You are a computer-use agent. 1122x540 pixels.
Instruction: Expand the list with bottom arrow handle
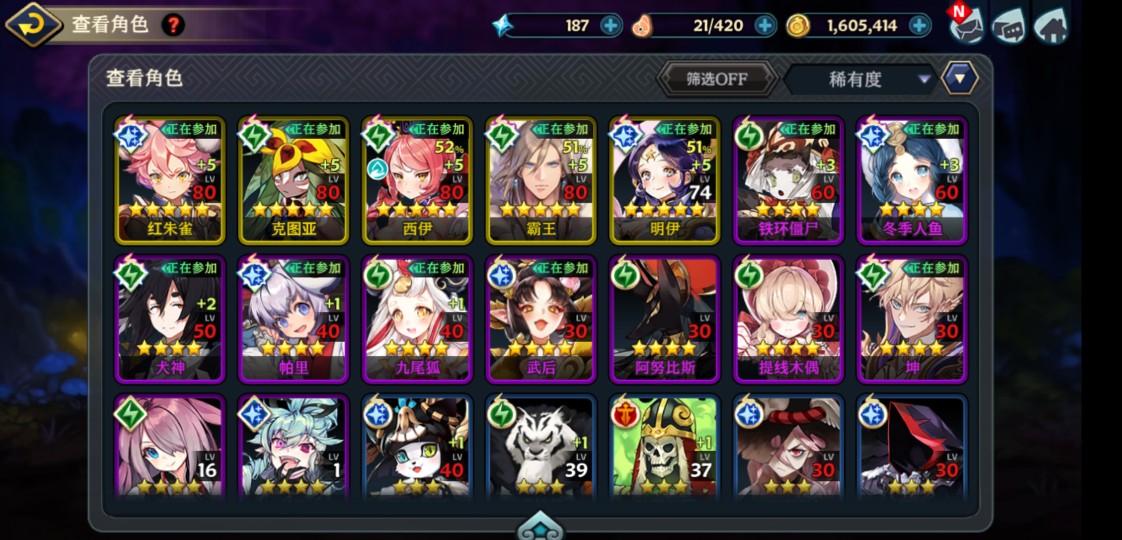[540, 528]
